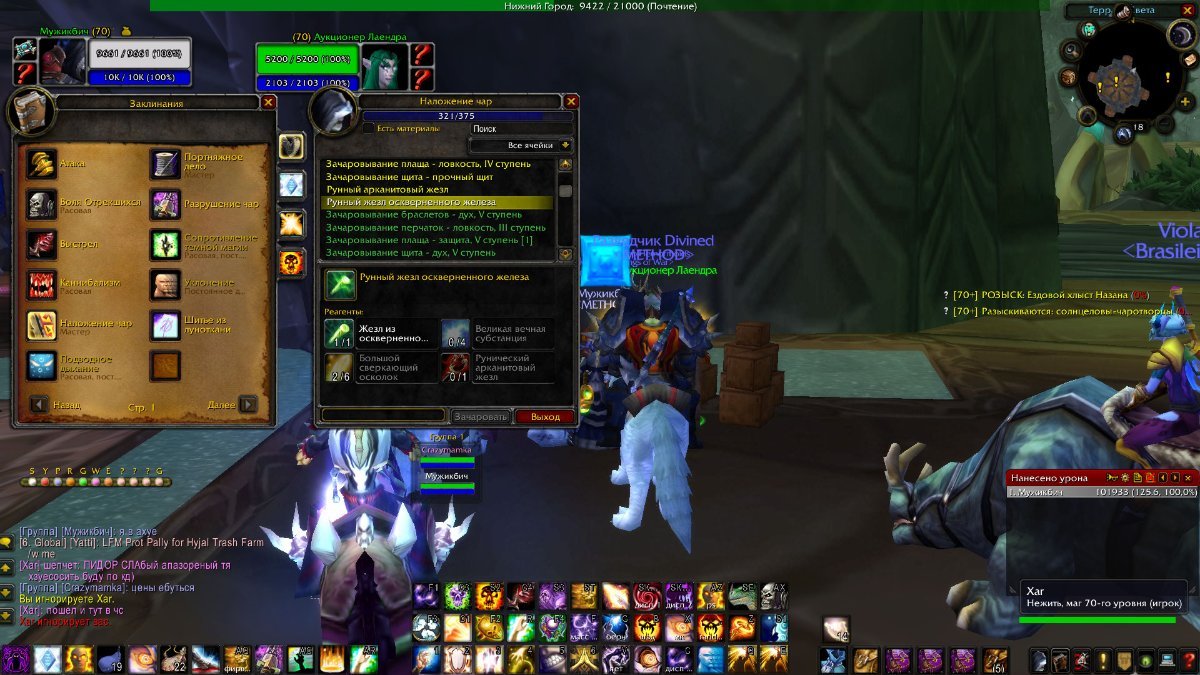1200x675 pixels.
Task: Select the skull icon spellbook side tab
Action: click(x=291, y=262)
